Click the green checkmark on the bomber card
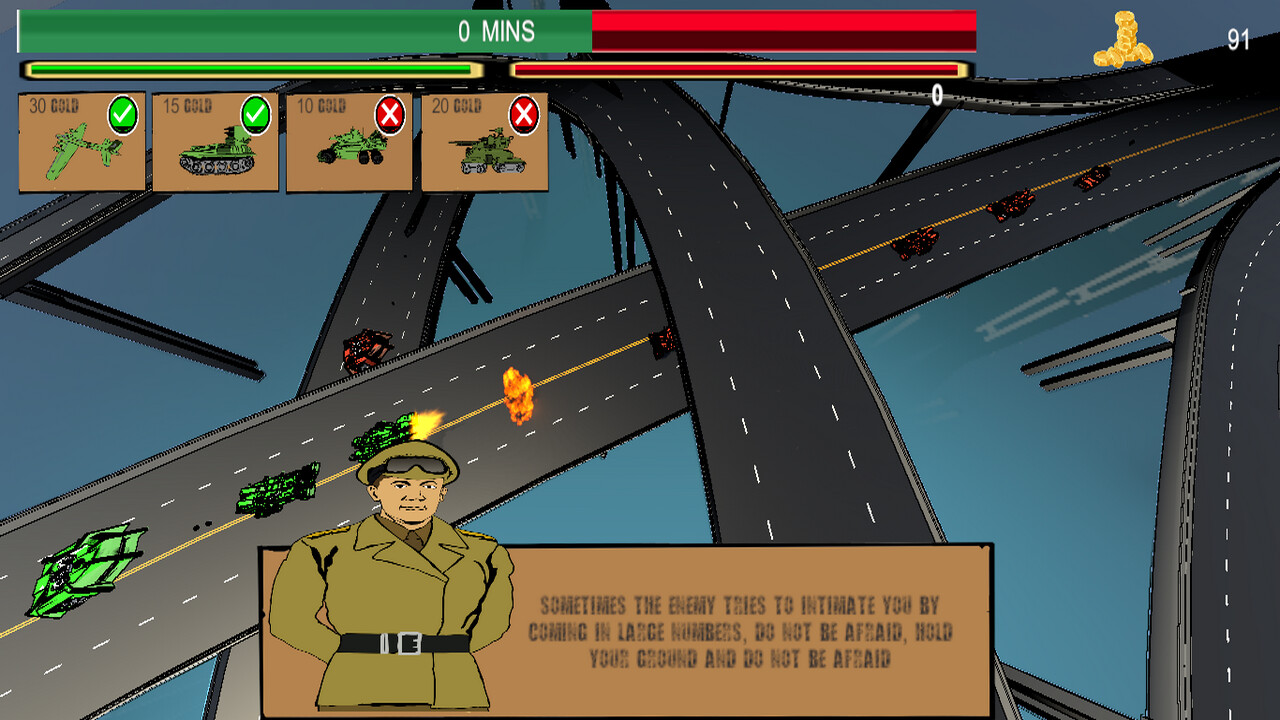This screenshot has width=1280, height=720. click(120, 113)
